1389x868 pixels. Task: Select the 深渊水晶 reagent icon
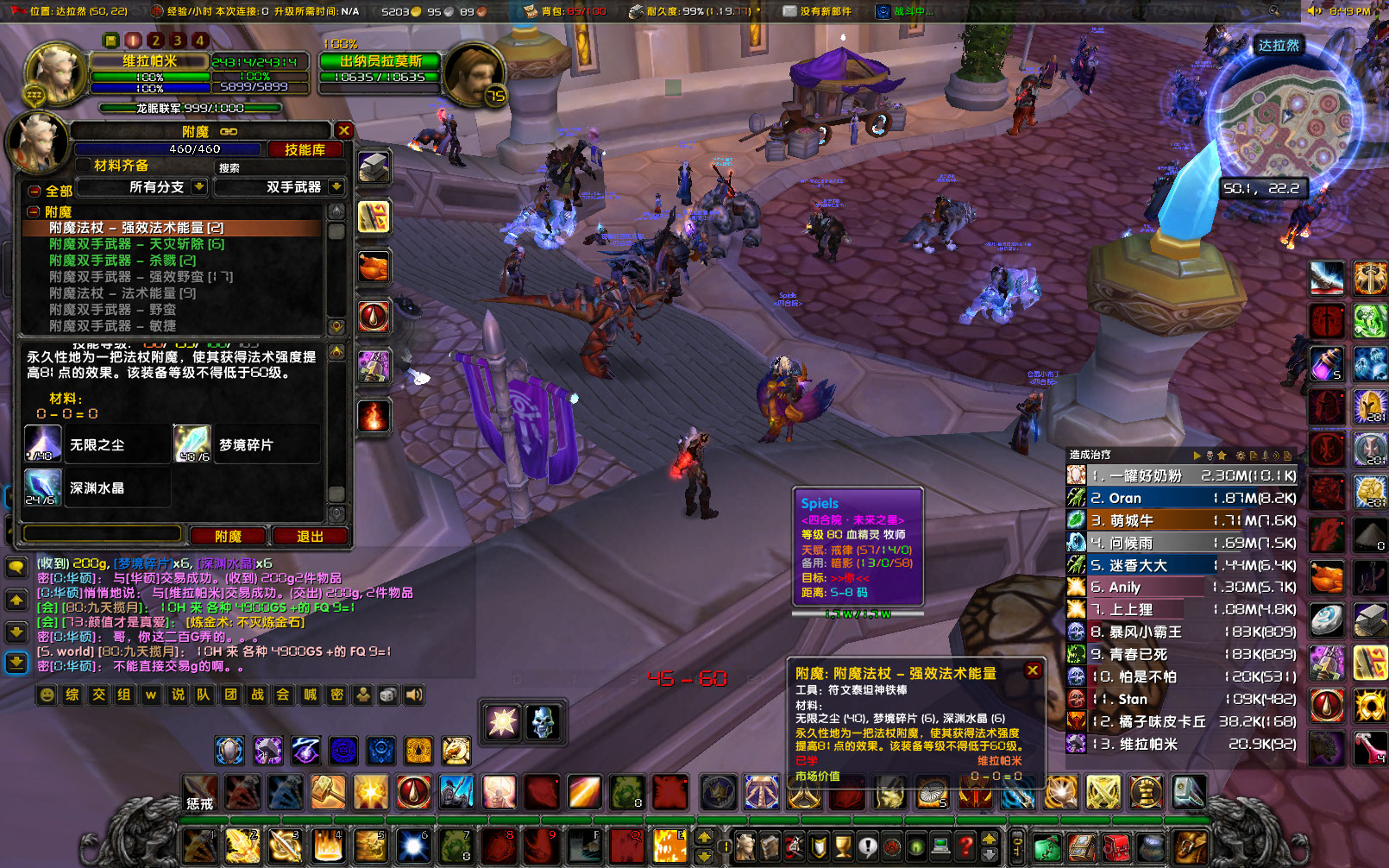tap(41, 487)
